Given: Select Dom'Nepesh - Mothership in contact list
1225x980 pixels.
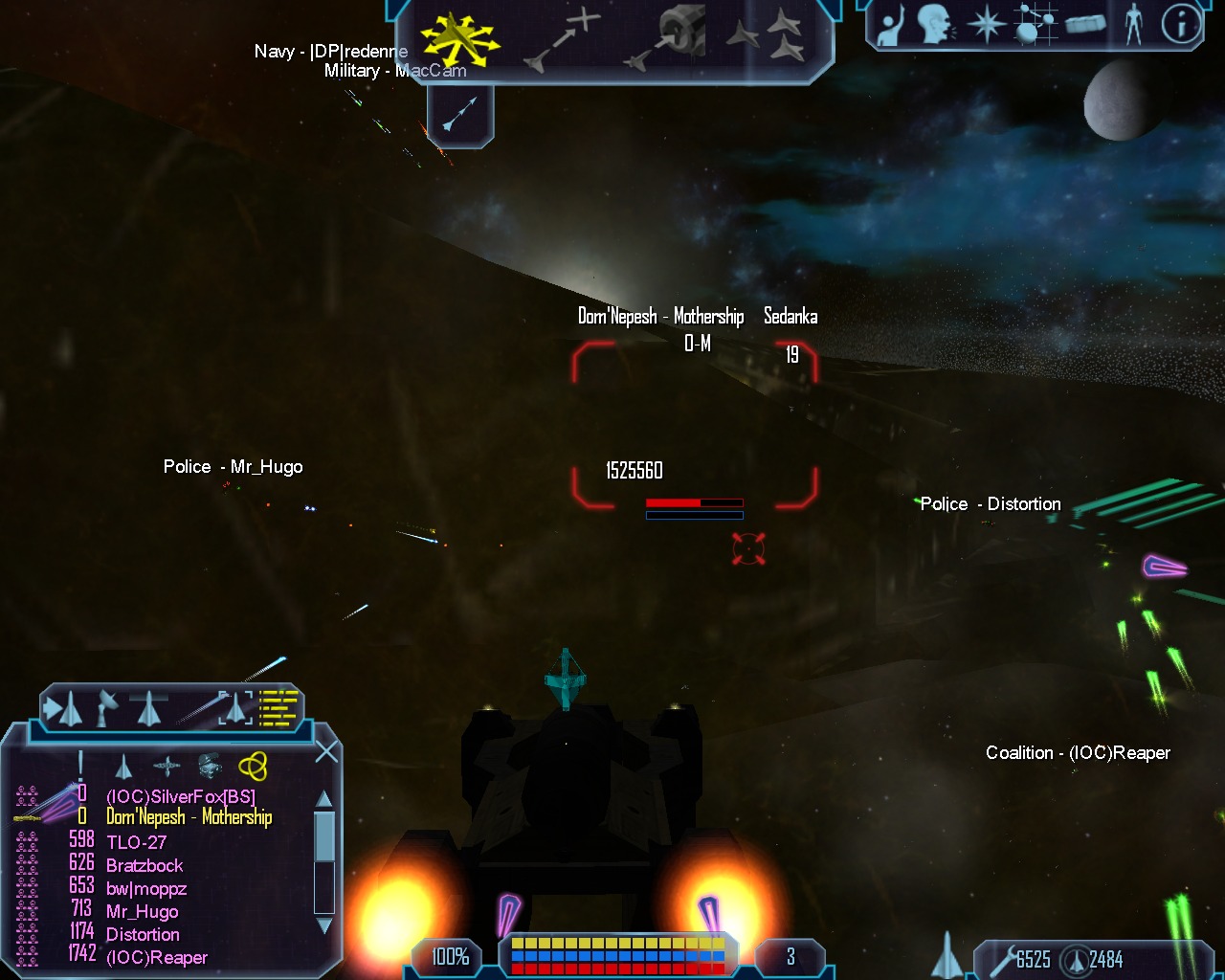Looking at the screenshot, I should 189,817.
